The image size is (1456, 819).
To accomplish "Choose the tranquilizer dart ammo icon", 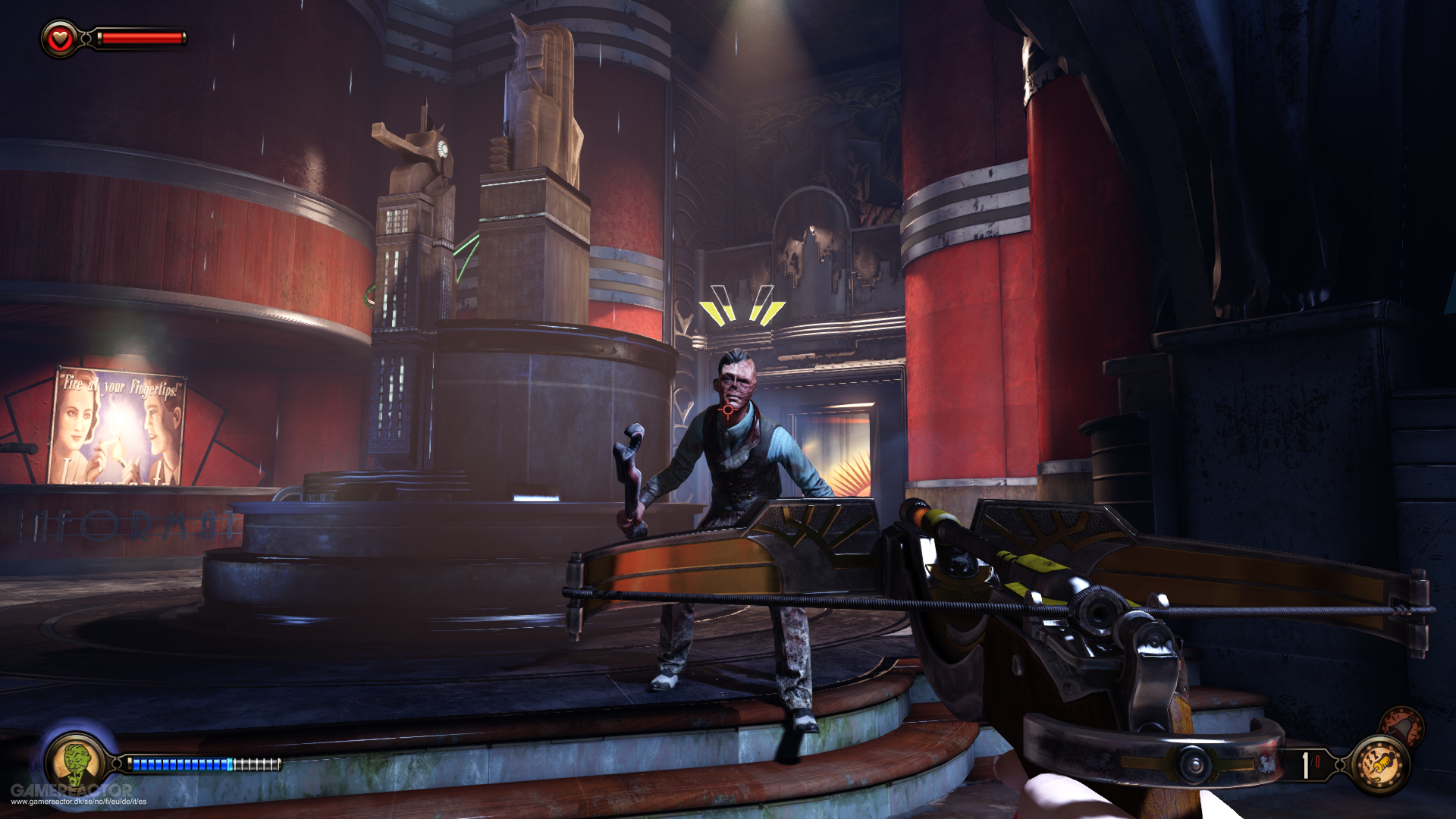I will (x=1381, y=765).
